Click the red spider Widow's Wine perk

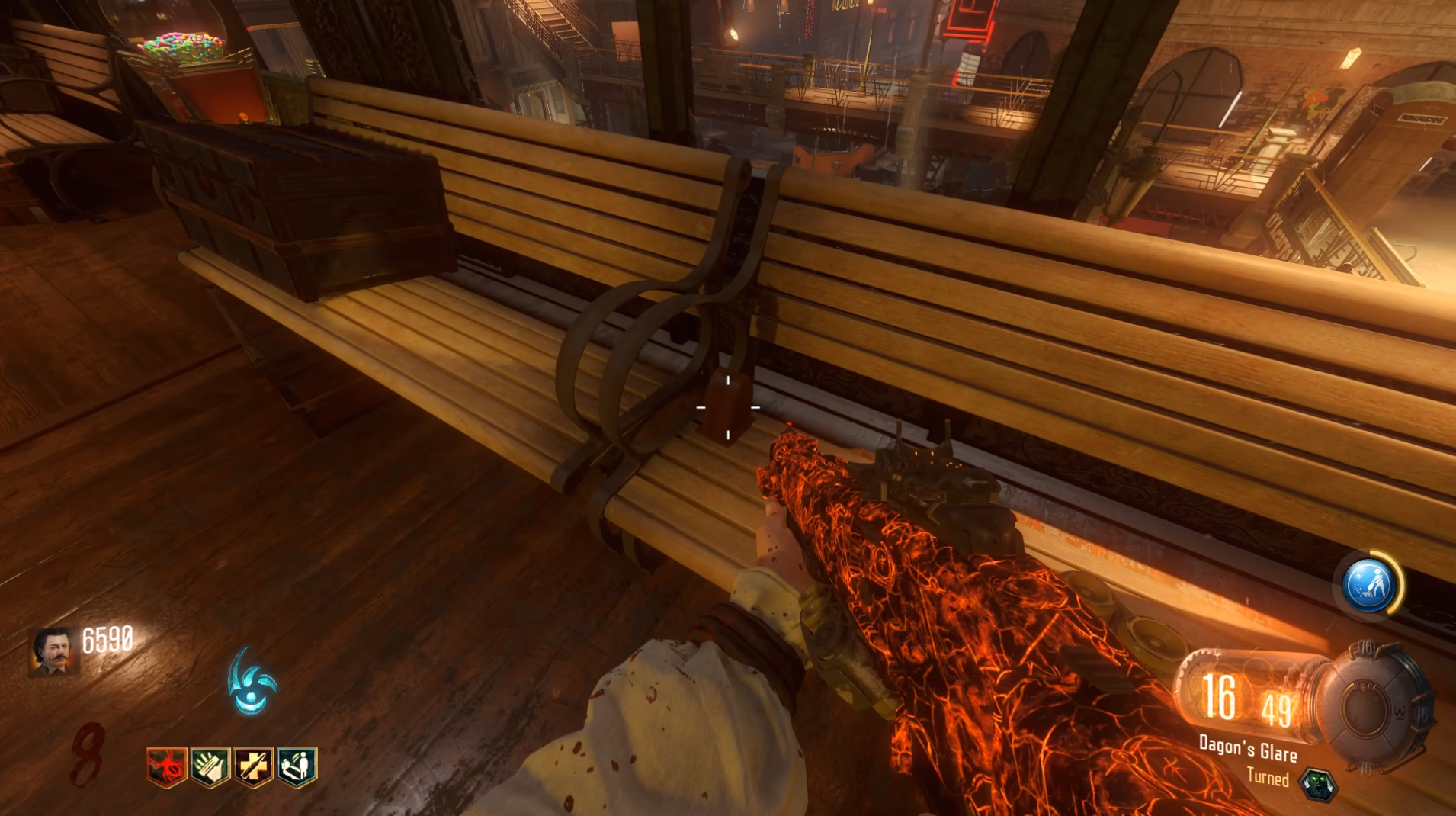click(167, 766)
